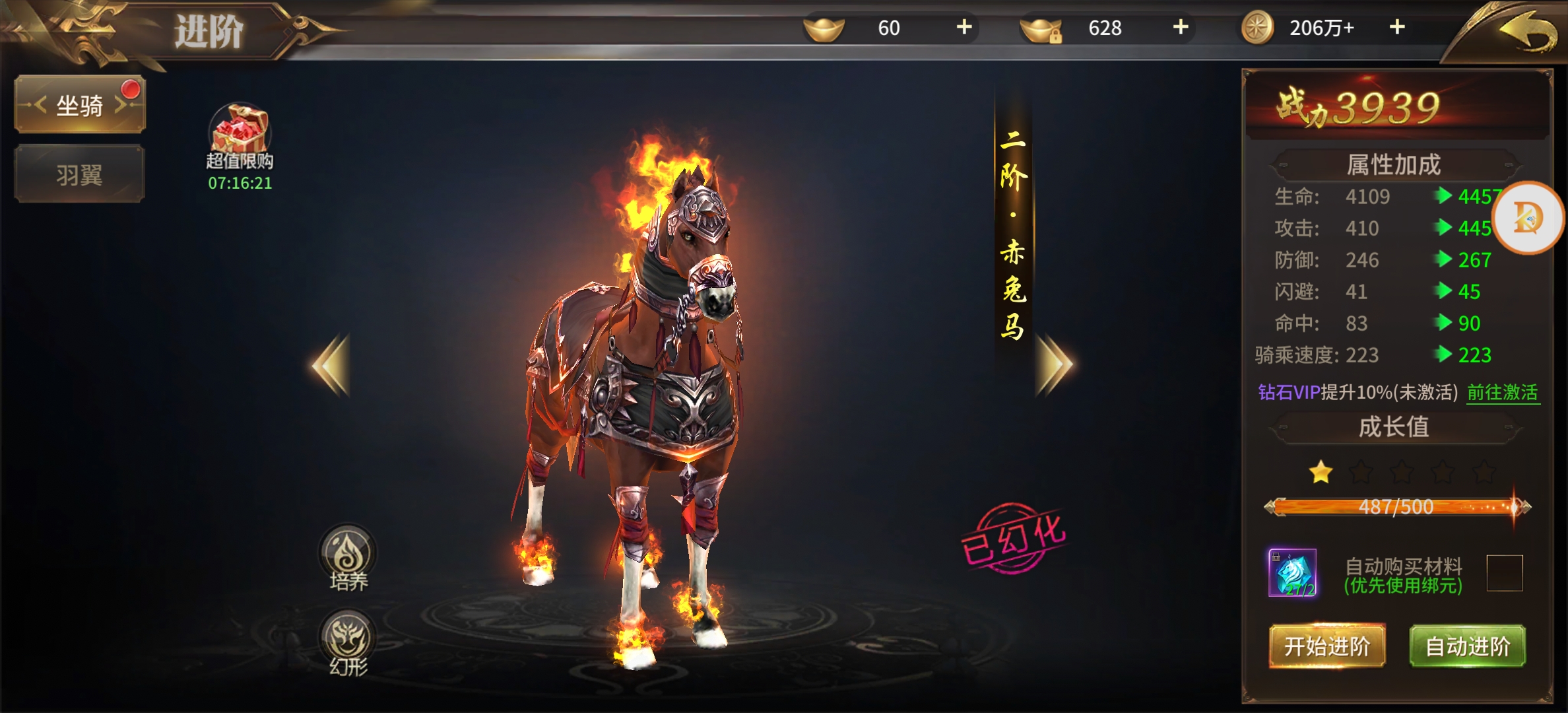
Task: Activate the 自动进阶 auto advance button
Action: coord(1468,646)
